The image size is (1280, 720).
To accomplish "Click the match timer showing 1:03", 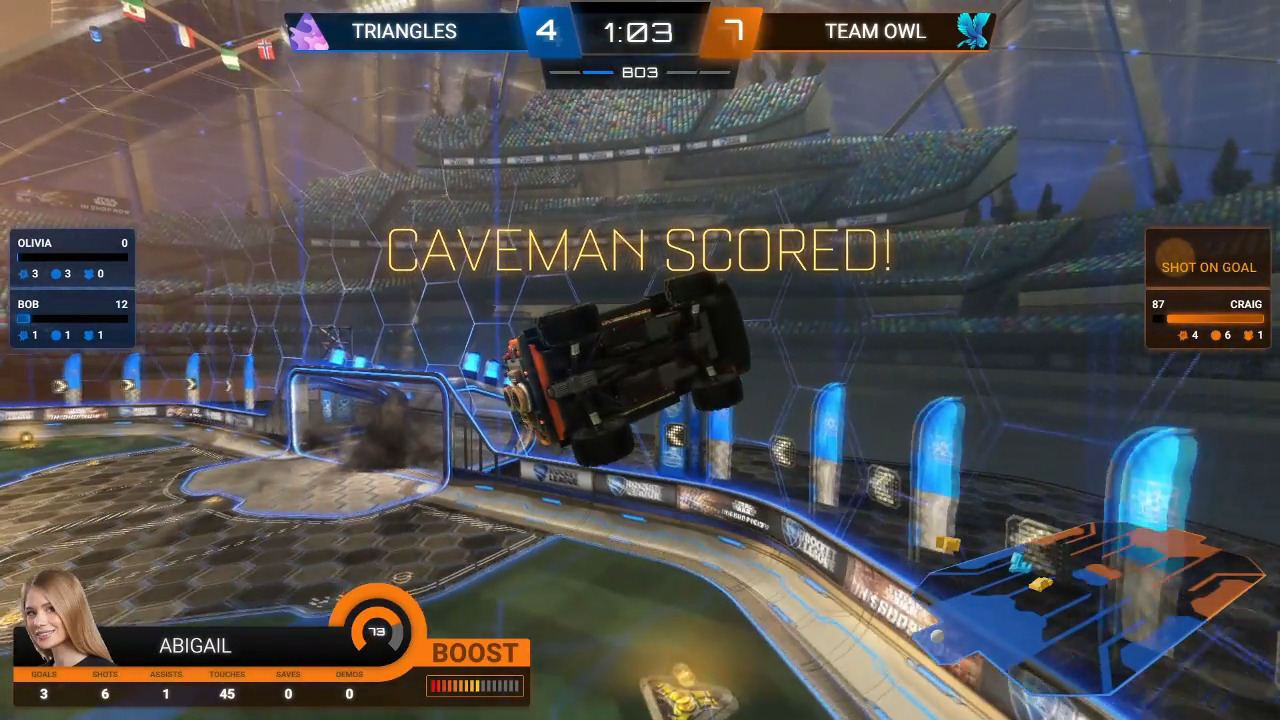I will point(639,30).
